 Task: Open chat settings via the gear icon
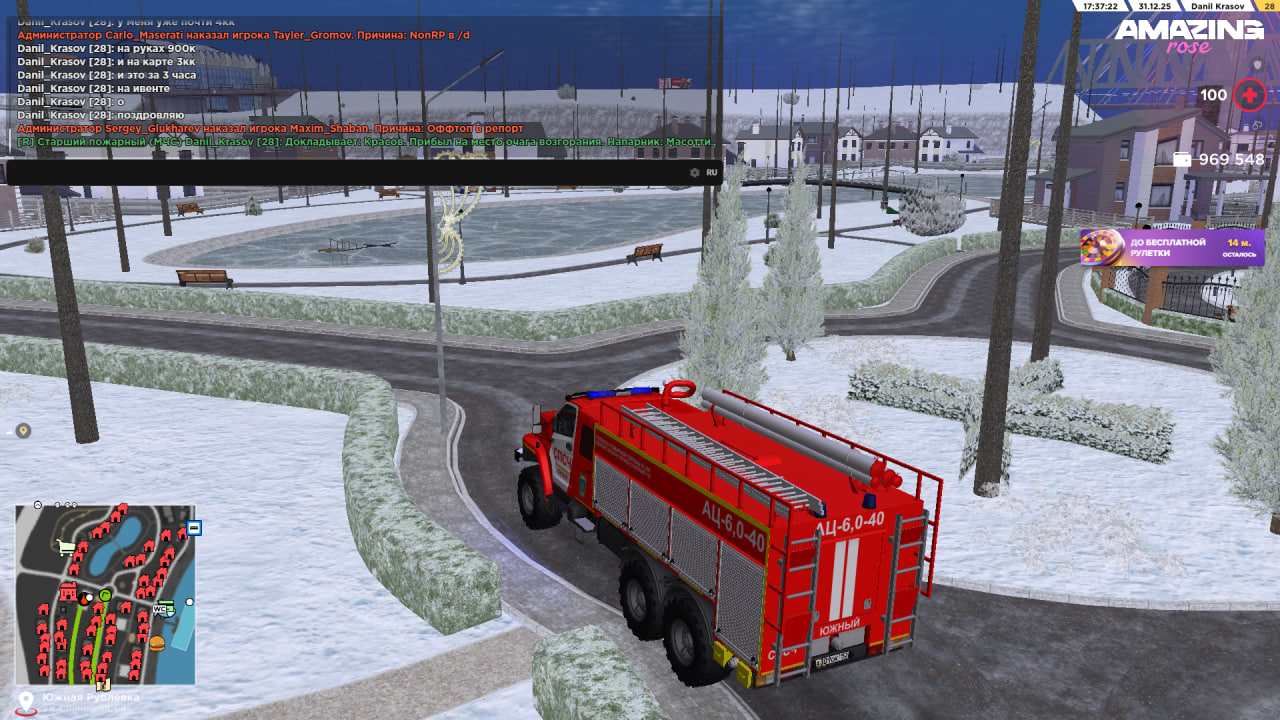695,172
